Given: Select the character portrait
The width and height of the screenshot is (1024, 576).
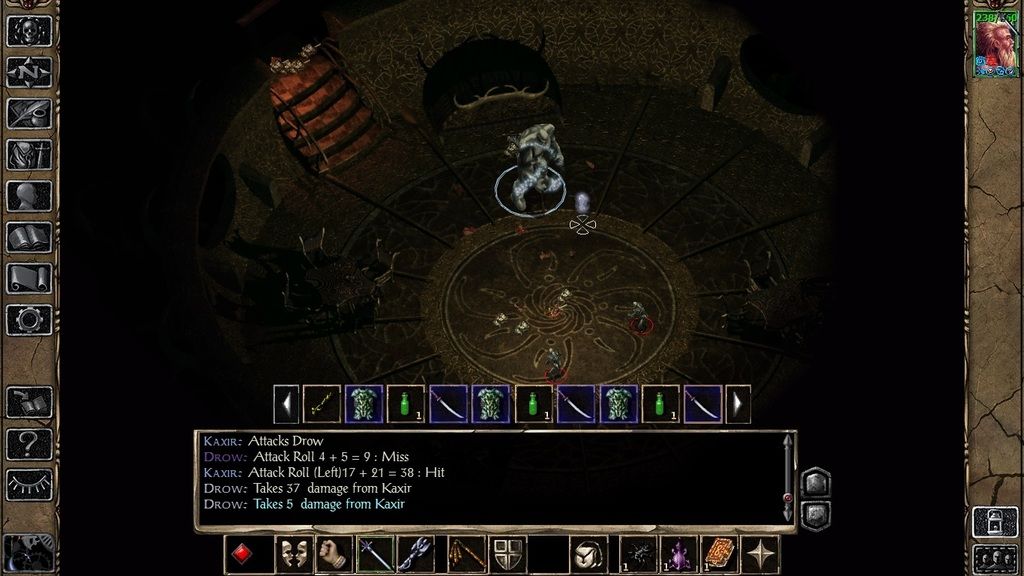Looking at the screenshot, I should [996, 45].
